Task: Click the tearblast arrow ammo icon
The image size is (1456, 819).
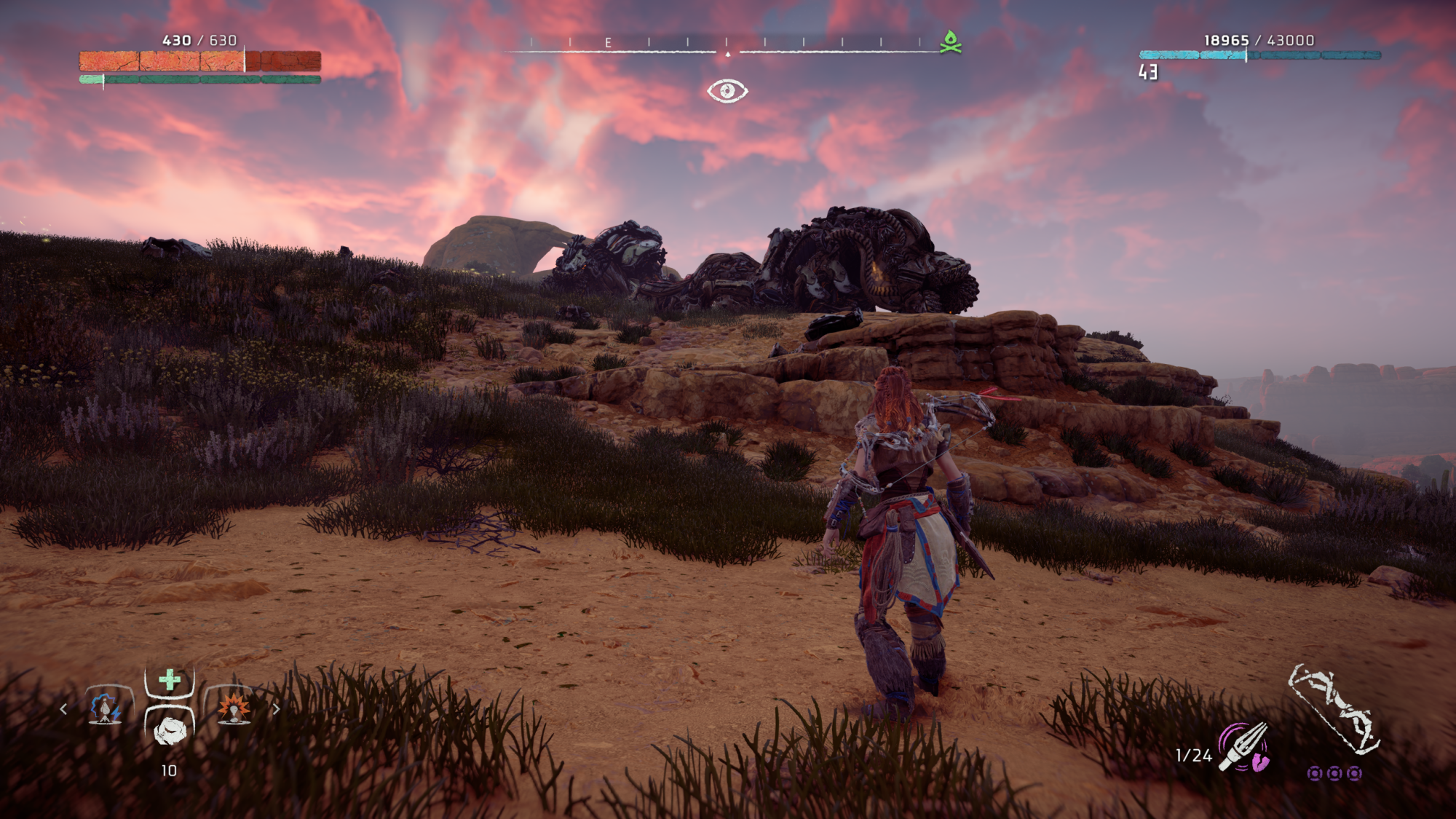Action: click(1245, 747)
